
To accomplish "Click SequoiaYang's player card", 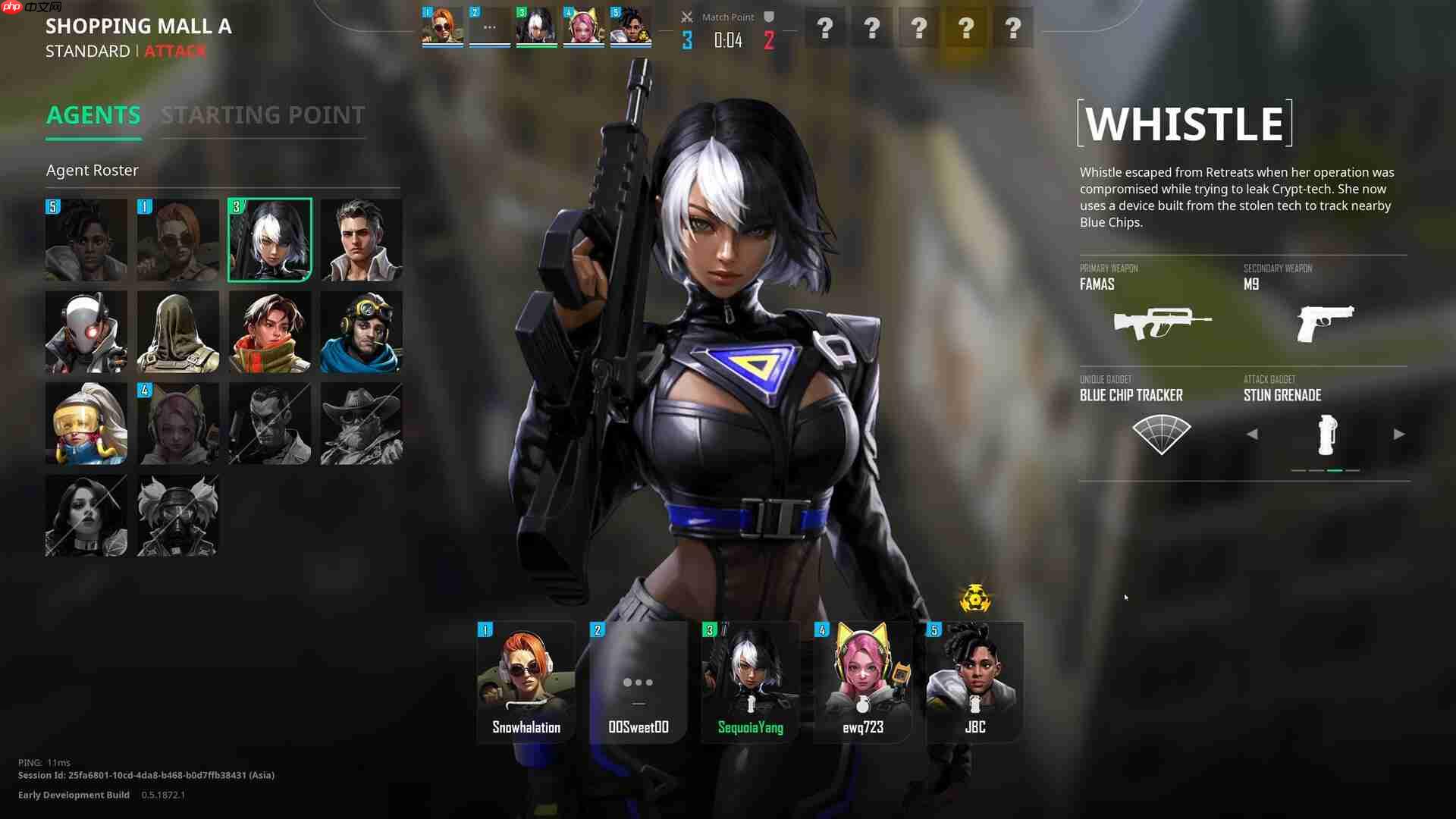I will coord(750,682).
